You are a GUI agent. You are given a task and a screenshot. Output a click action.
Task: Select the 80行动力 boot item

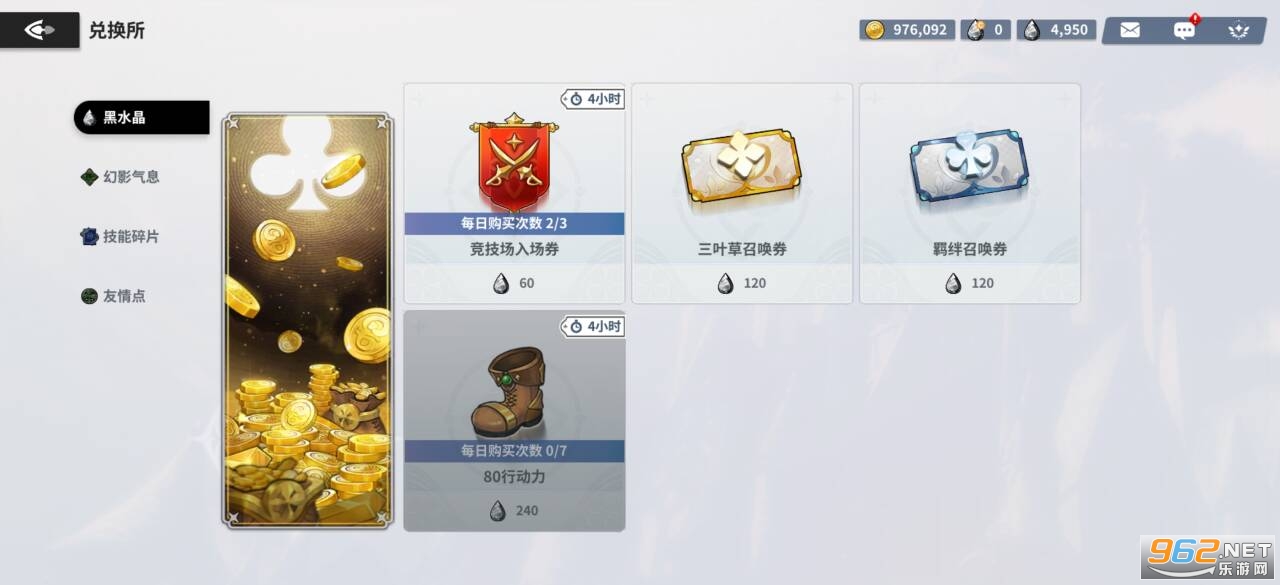[514, 420]
